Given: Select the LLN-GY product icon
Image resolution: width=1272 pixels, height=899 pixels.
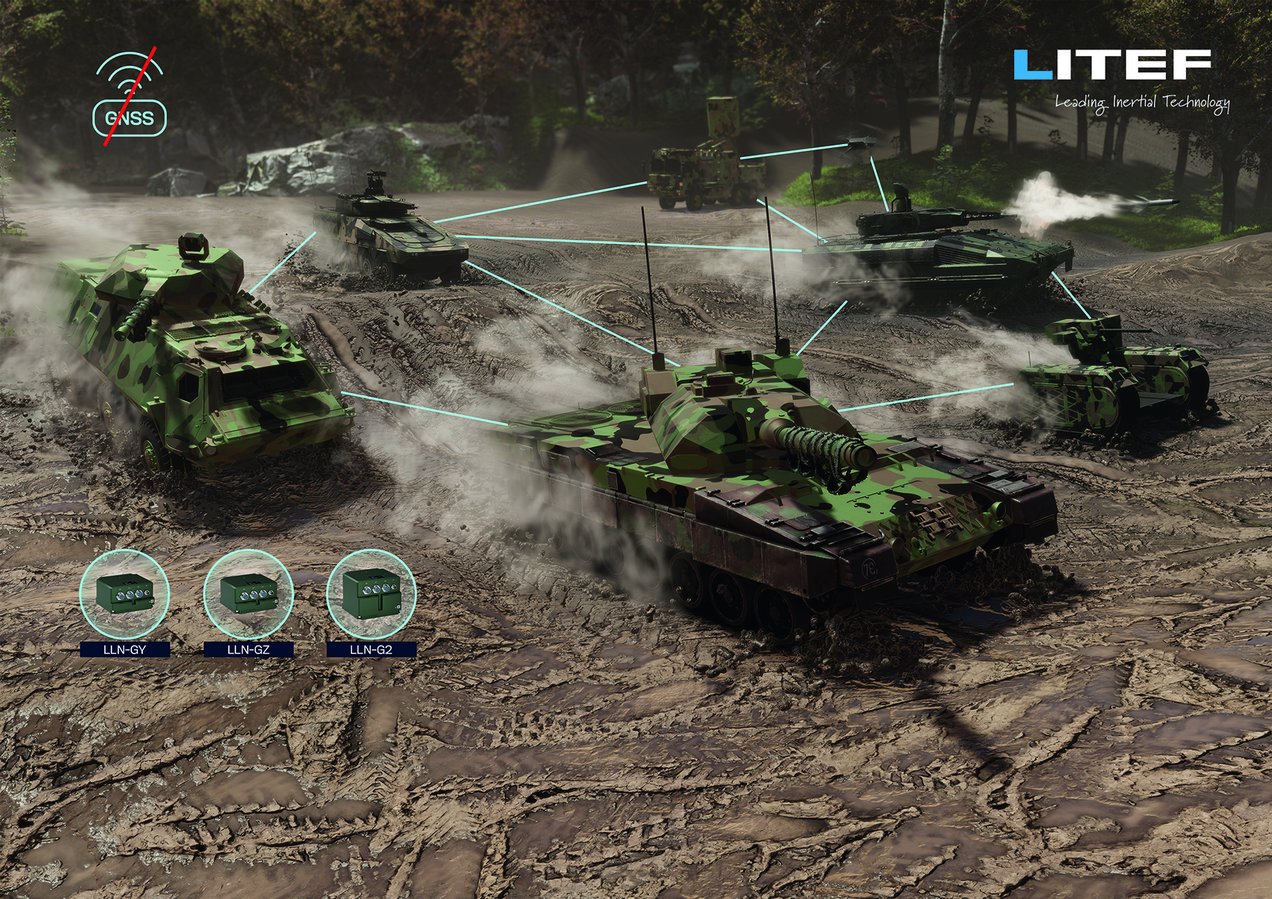Looking at the screenshot, I should [x=124, y=594].
